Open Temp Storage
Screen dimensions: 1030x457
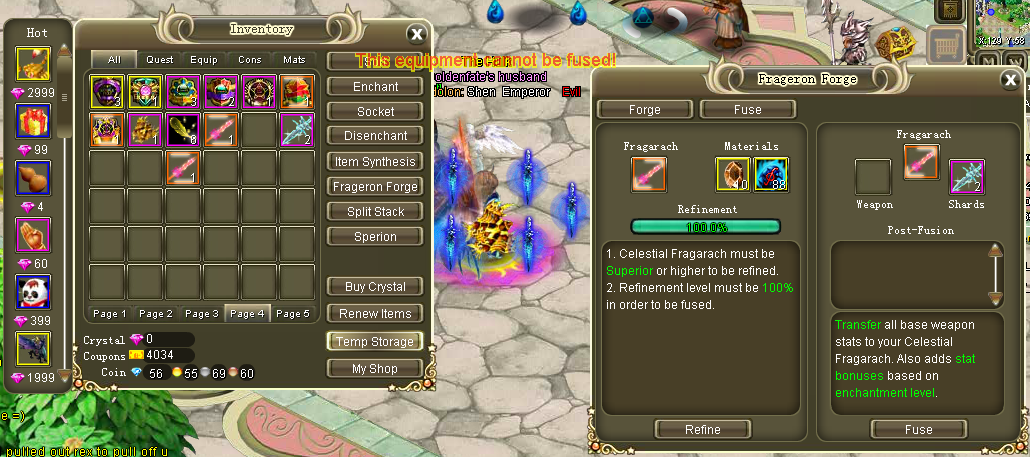(x=375, y=341)
